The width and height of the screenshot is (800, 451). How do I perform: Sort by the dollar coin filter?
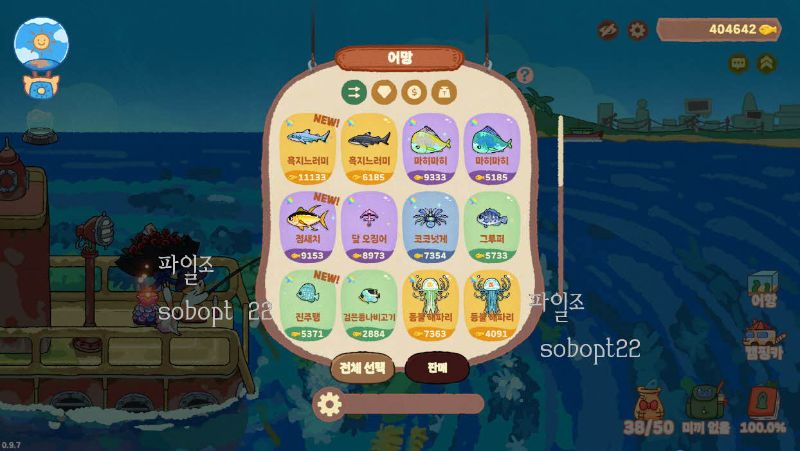[414, 92]
